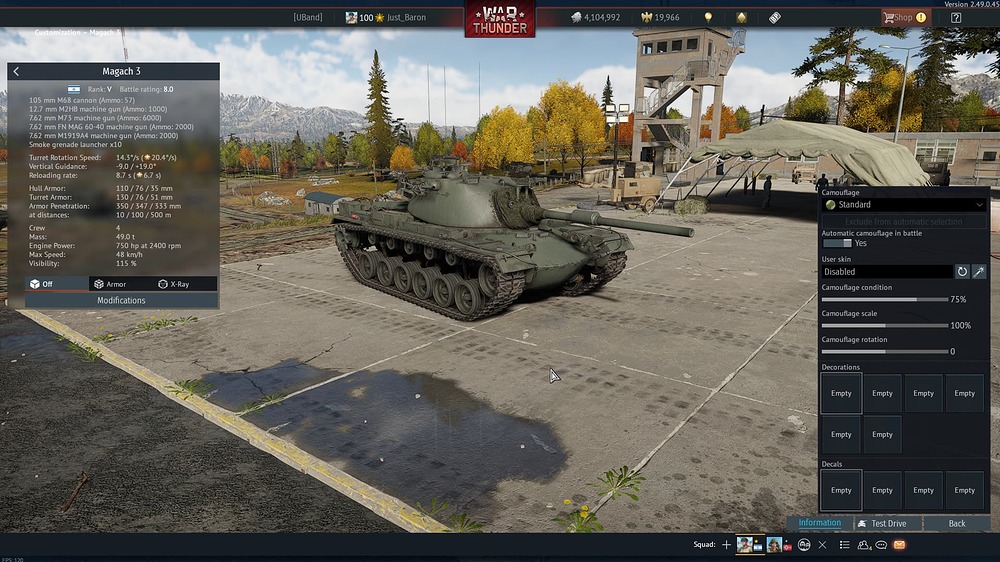Open the help question mark
The height and width of the screenshot is (562, 1000).
point(956,17)
